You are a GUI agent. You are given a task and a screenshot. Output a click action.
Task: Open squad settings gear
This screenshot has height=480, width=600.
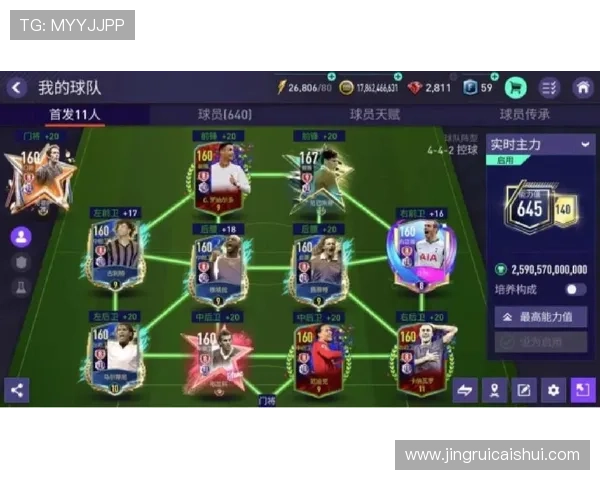point(553,390)
